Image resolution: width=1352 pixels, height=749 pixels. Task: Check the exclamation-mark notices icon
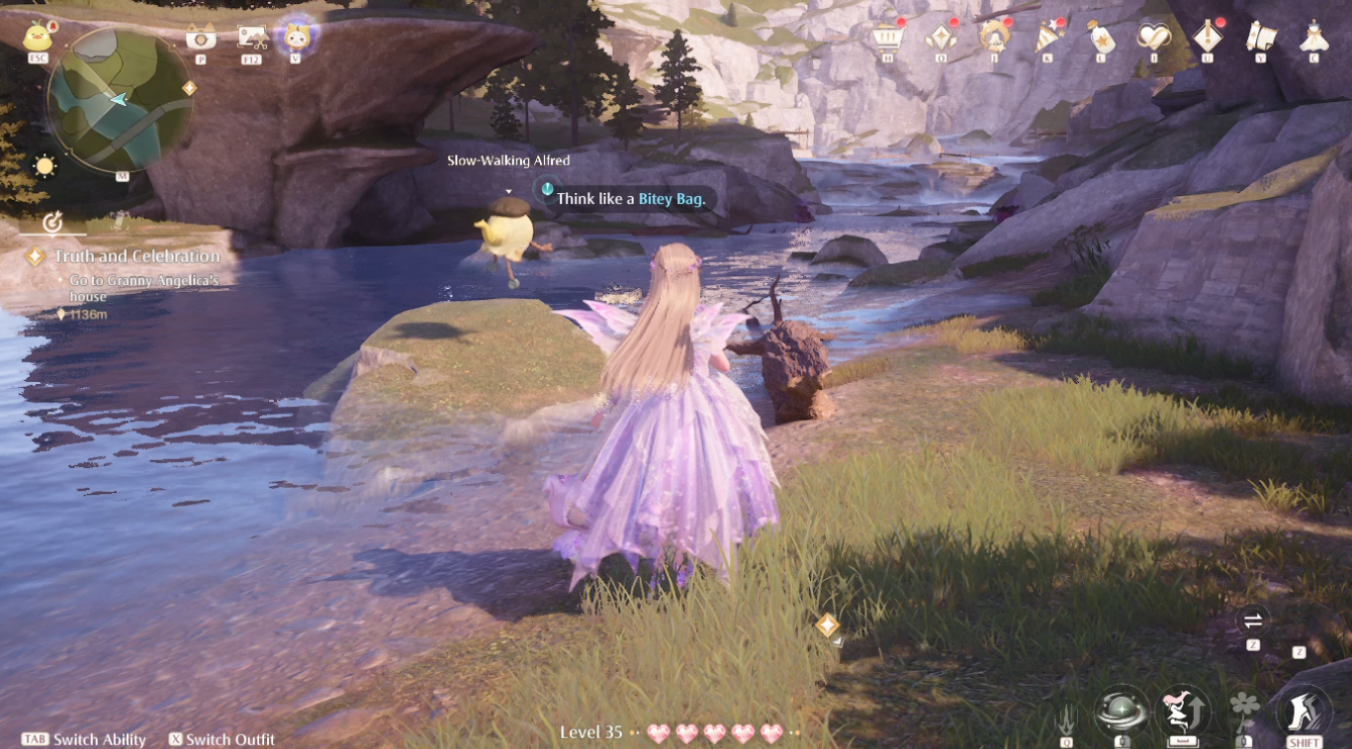[x=1208, y=37]
